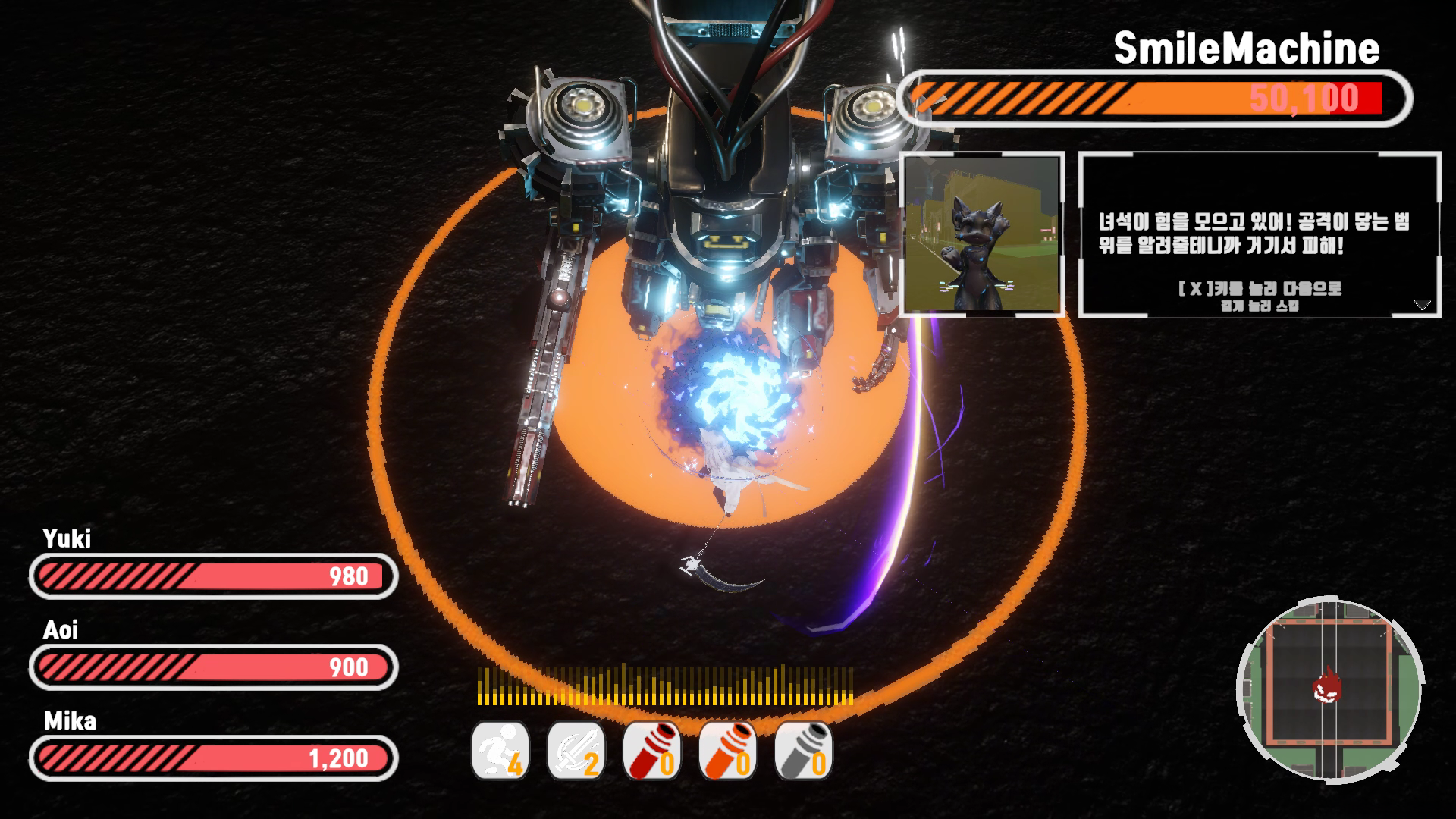Open the circular minimap
Screen dimensions: 1456x819
(1329, 689)
